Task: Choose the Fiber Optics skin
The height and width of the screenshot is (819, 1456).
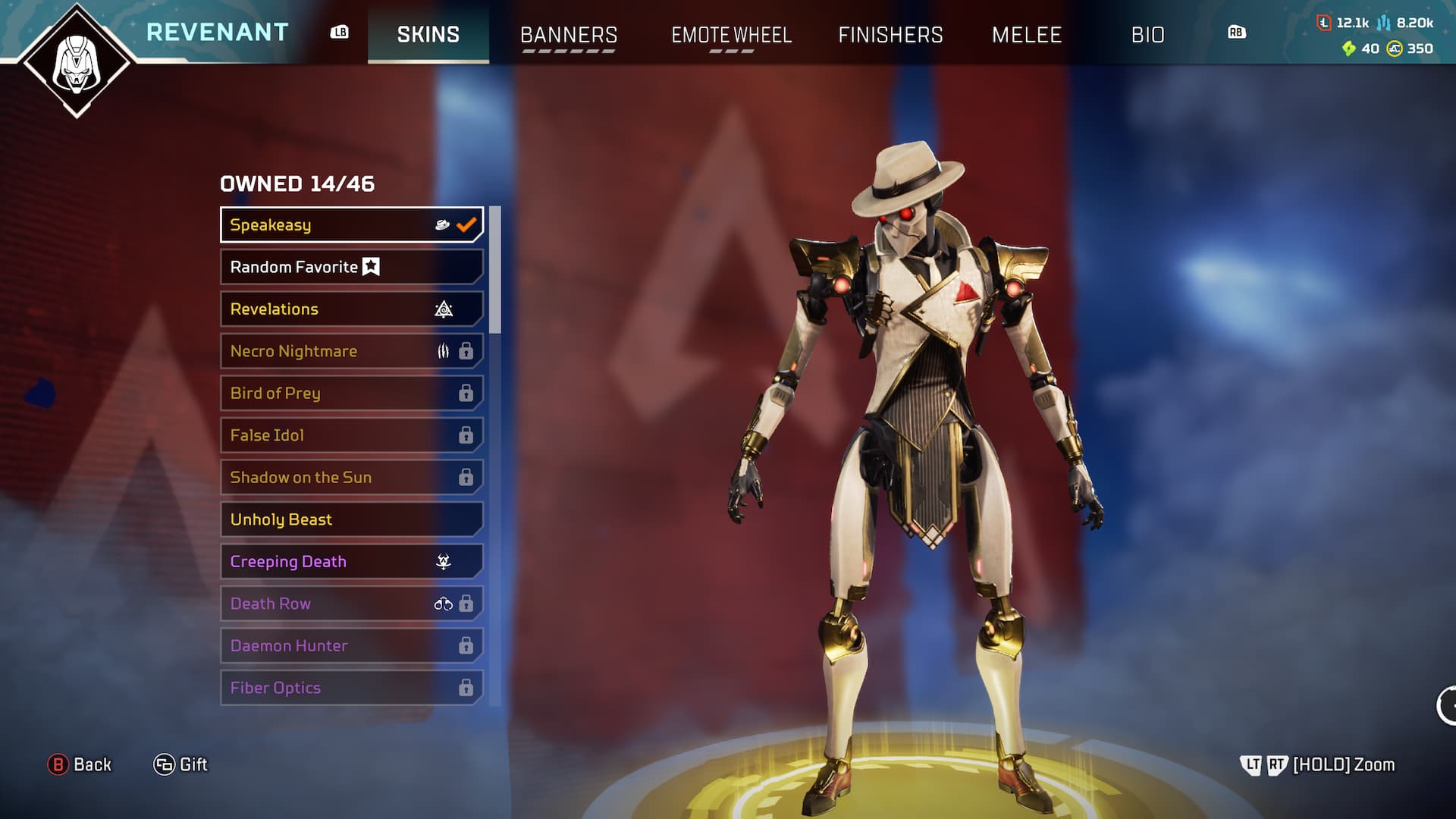Action: pos(351,688)
